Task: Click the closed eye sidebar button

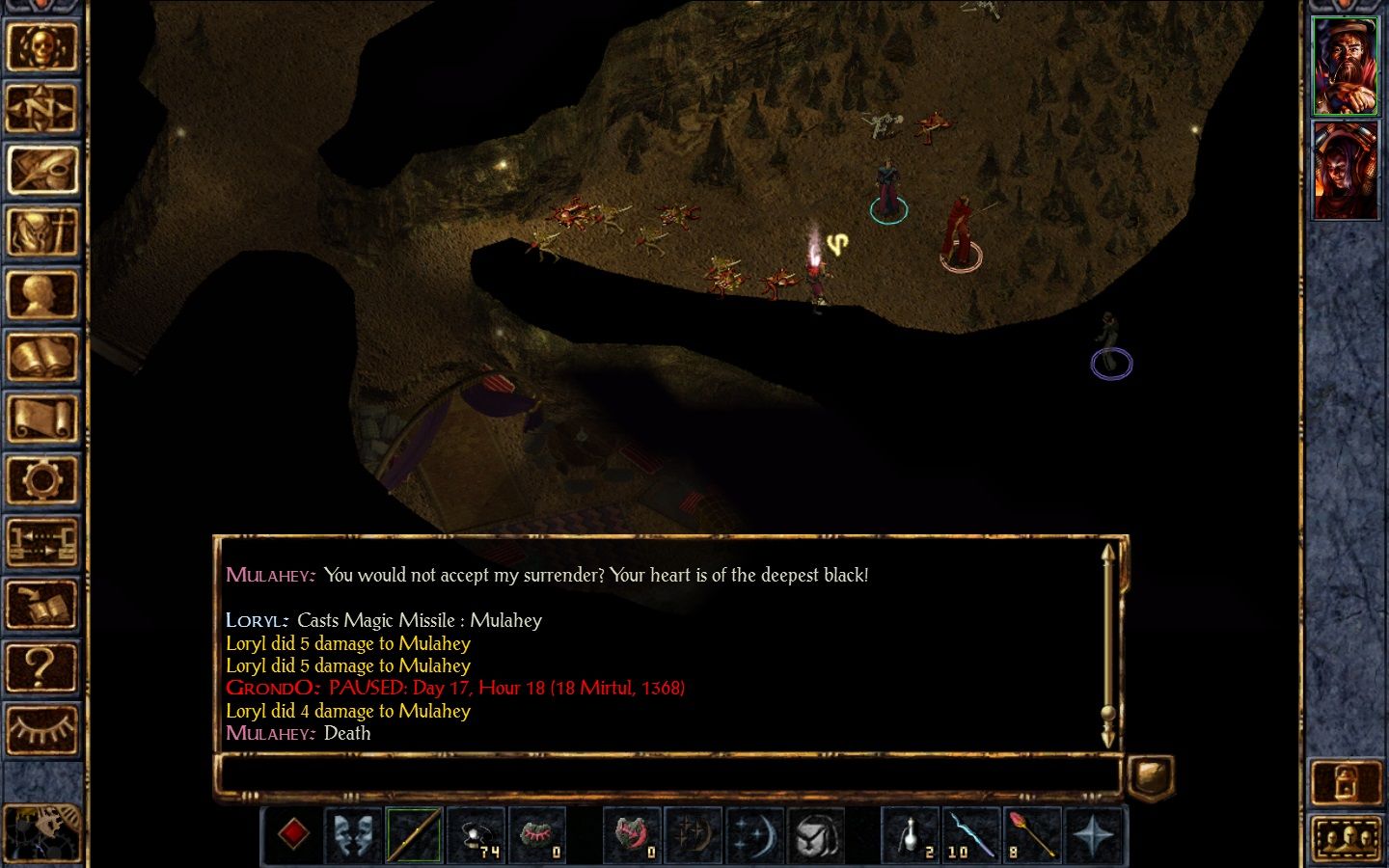Action: (41, 728)
